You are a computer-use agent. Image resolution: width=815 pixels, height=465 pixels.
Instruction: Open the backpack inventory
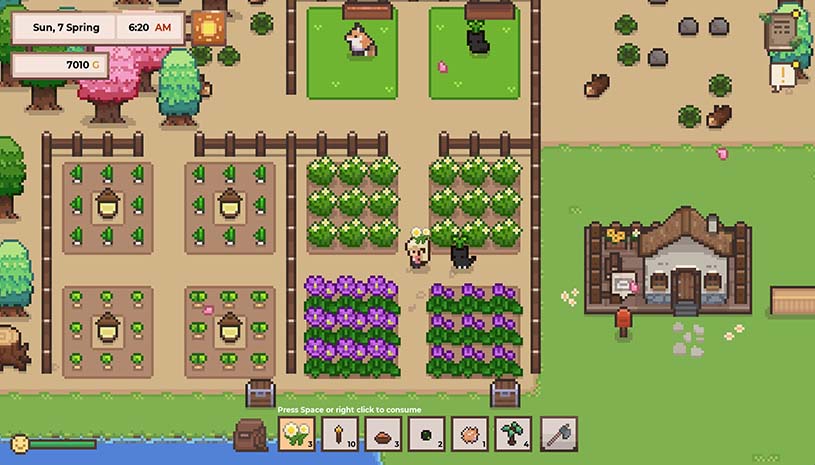coord(250,435)
